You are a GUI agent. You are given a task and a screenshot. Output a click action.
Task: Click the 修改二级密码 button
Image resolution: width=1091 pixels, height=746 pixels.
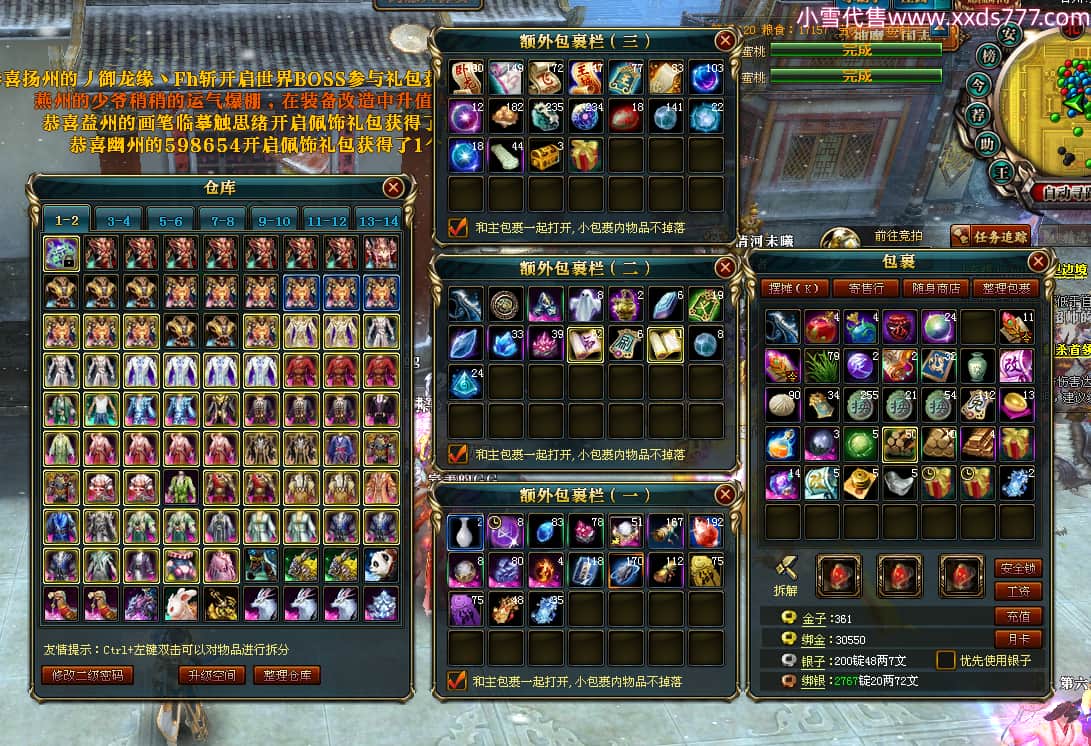coord(87,675)
